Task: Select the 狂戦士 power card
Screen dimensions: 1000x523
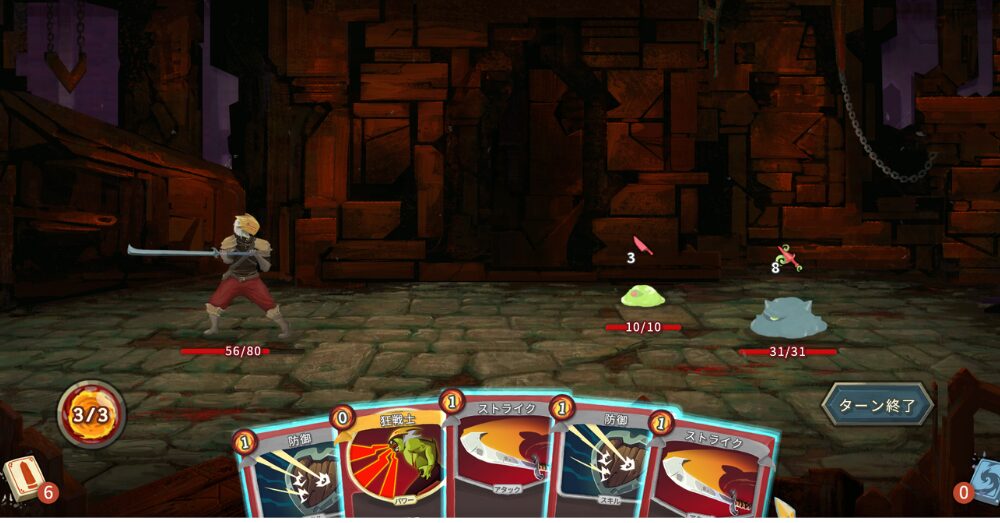Action: click(393, 458)
